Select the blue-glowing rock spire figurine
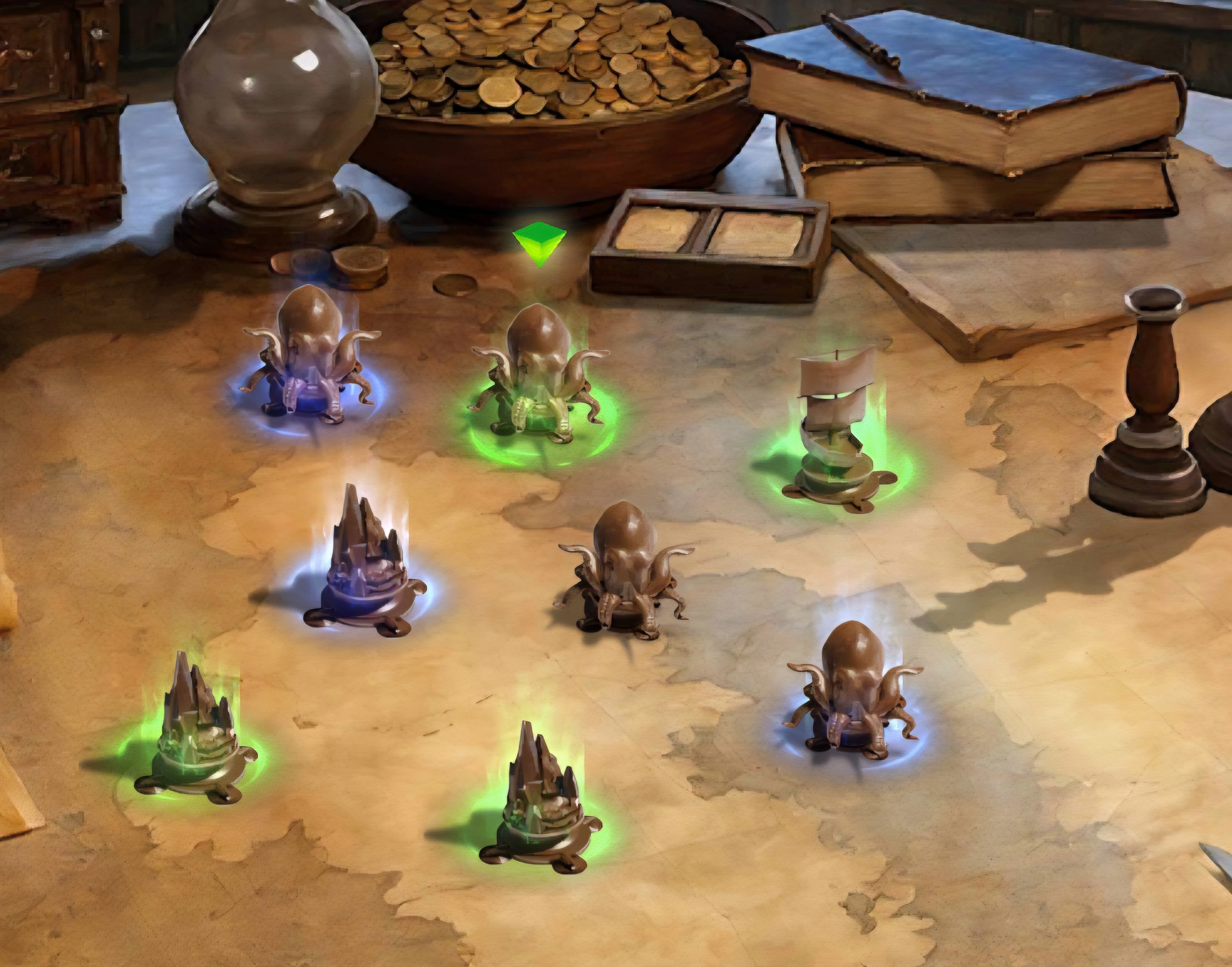Screen dimensions: 1232x967 click(365, 566)
